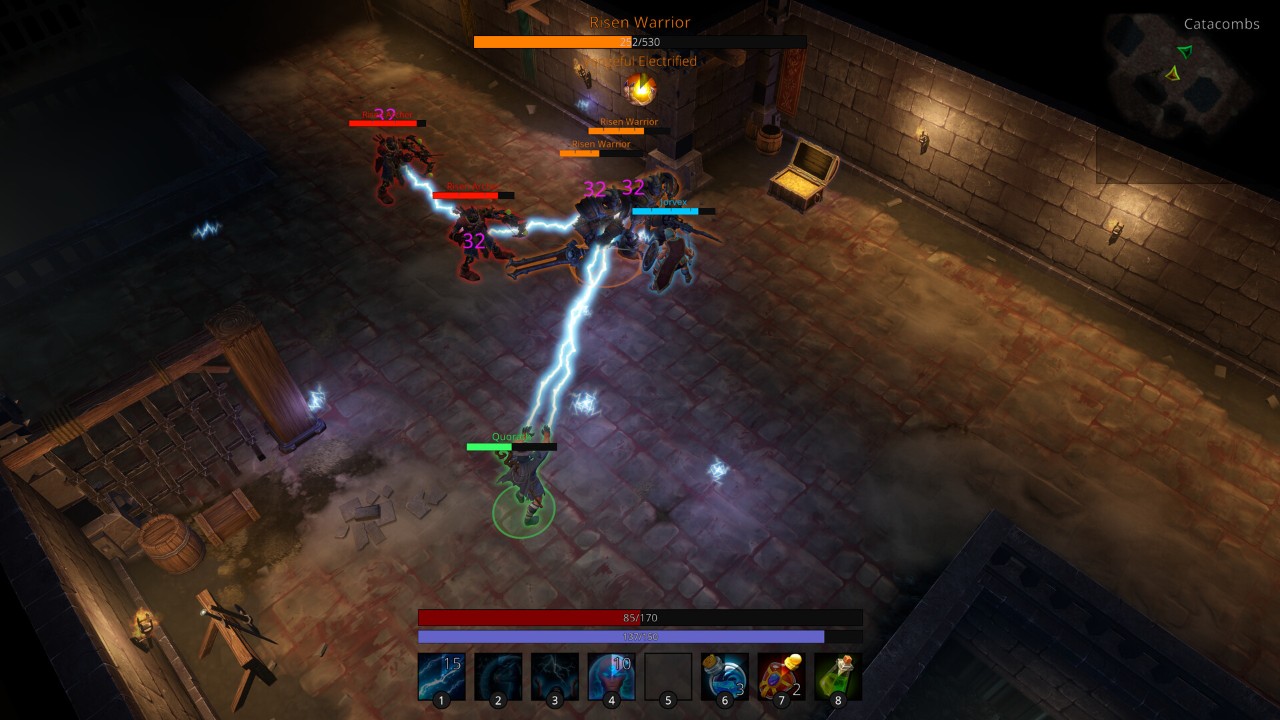This screenshot has width=1280, height=720.
Task: Cast the lightning storm ability in slot 3
Action: pos(554,676)
